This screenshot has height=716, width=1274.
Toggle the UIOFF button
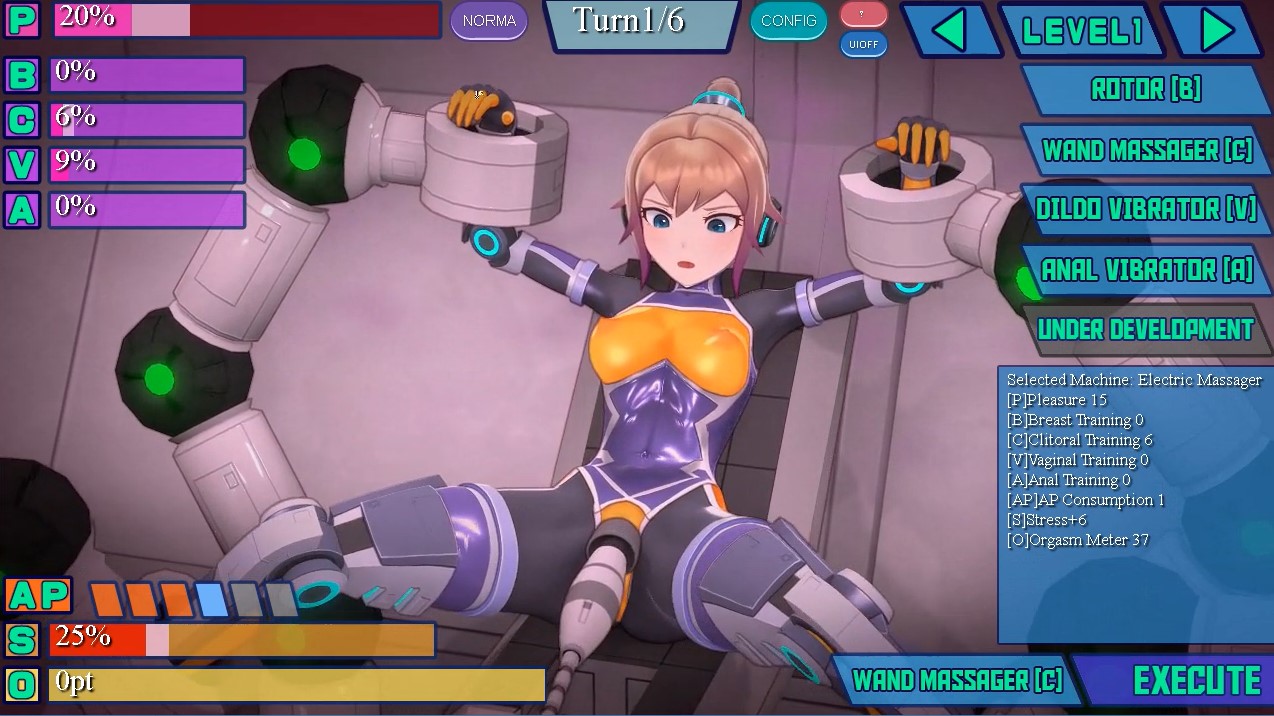(x=863, y=45)
